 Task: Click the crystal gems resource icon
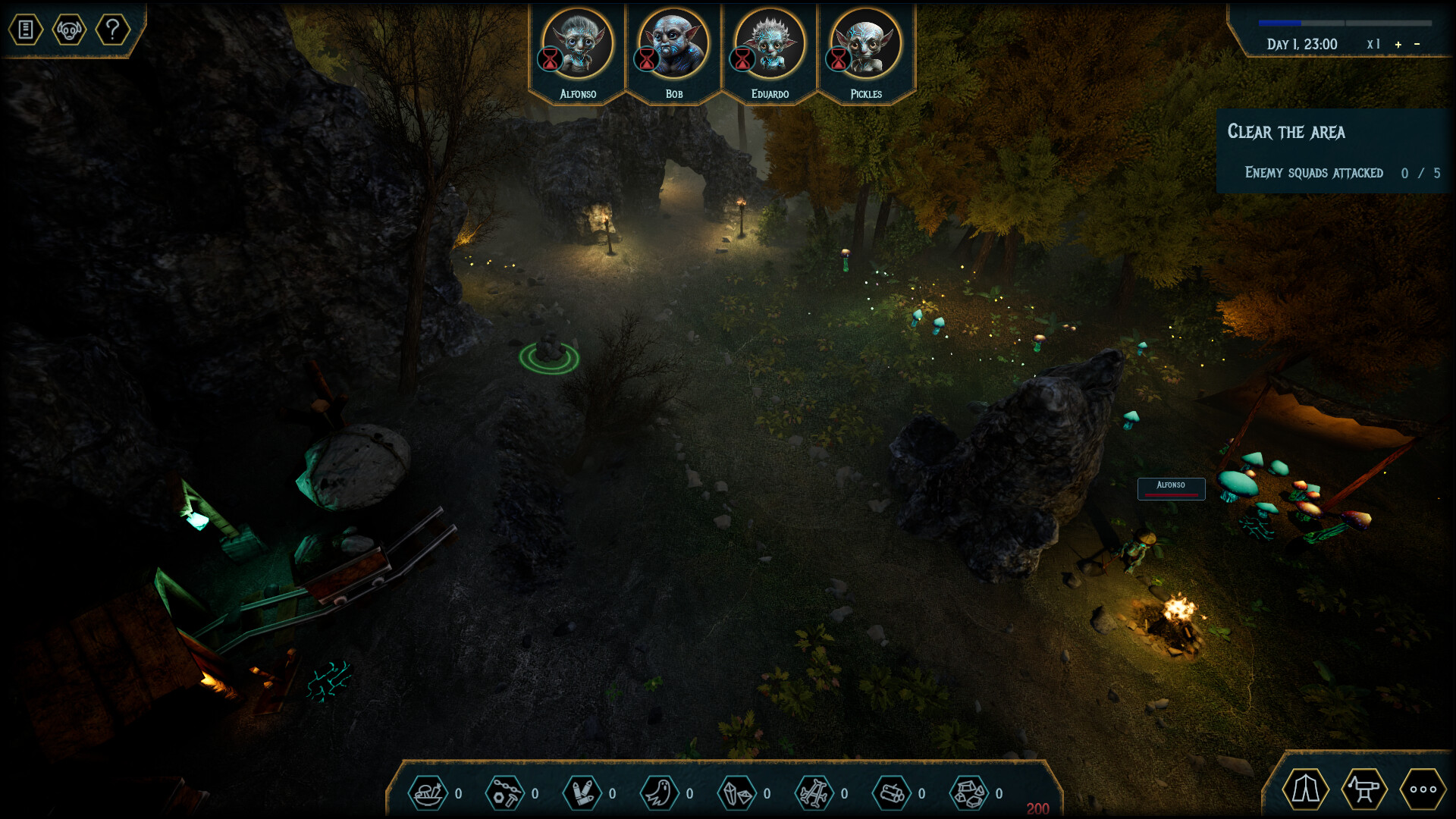tap(737, 793)
